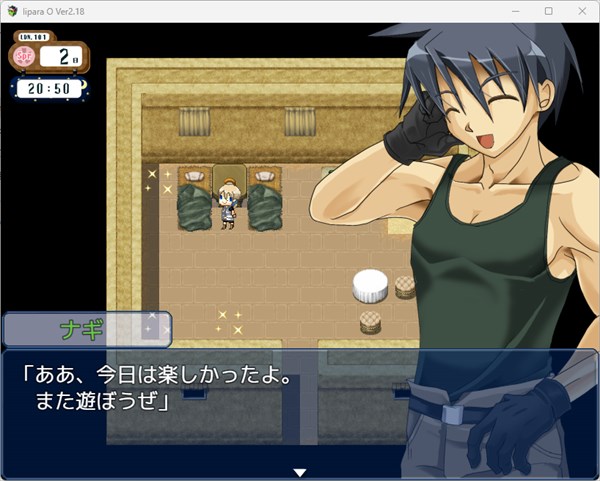Minimize the lipara O window
The width and height of the screenshot is (600, 481).
pos(519,11)
